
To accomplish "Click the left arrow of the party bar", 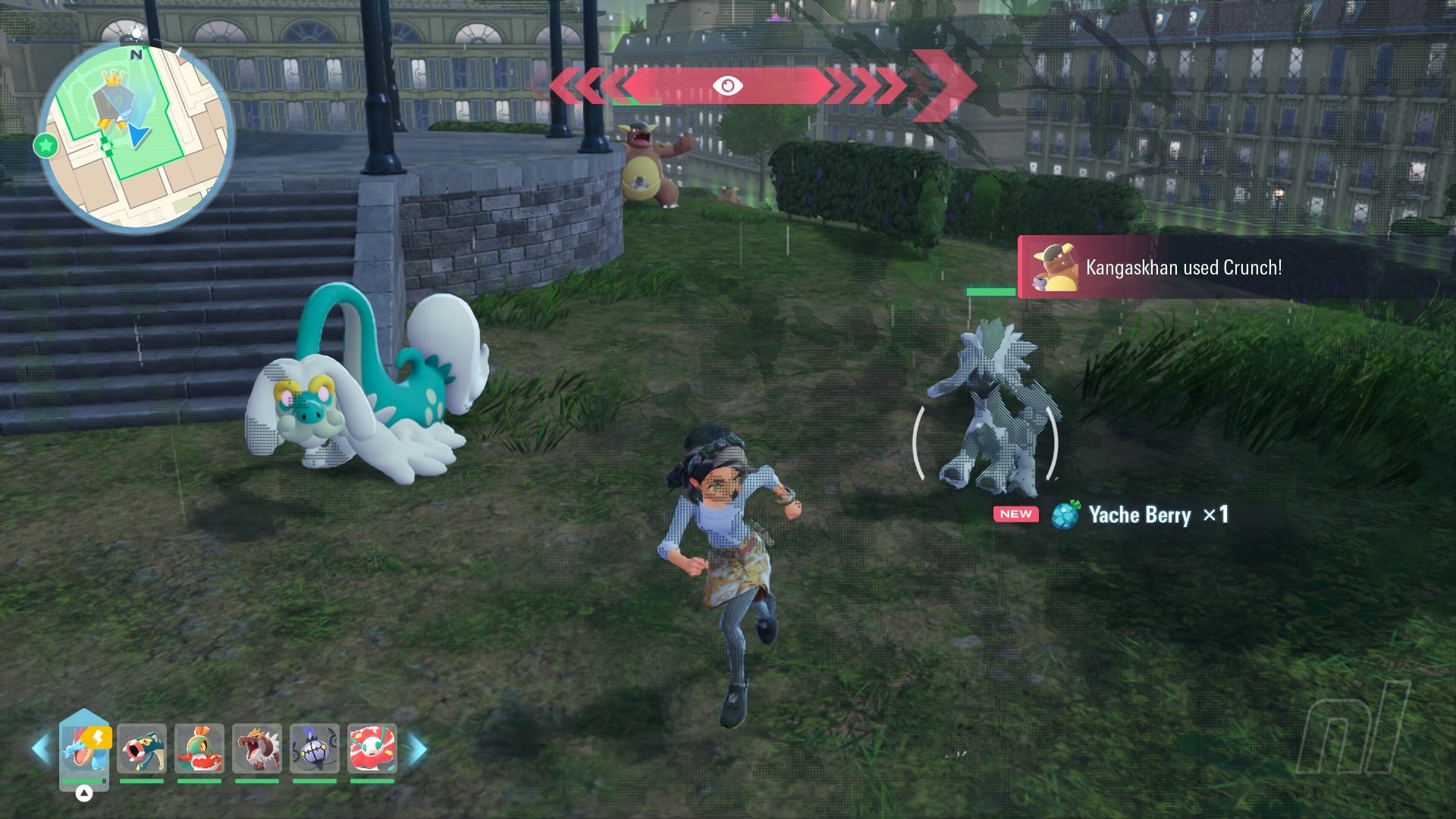I will point(41,749).
